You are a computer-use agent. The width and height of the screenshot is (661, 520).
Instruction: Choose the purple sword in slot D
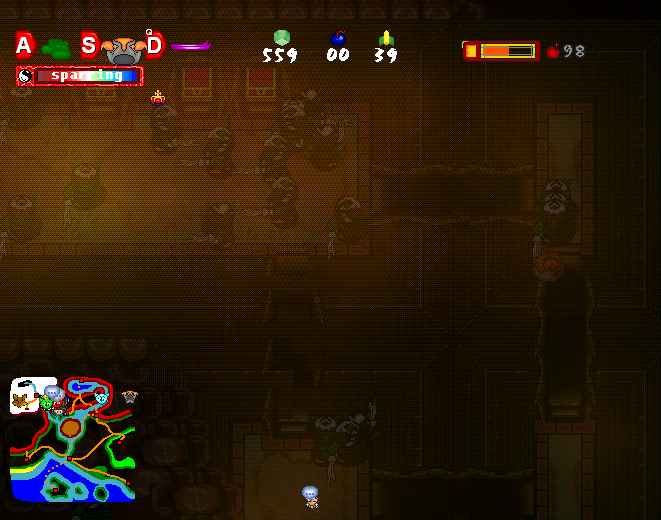click(x=190, y=45)
